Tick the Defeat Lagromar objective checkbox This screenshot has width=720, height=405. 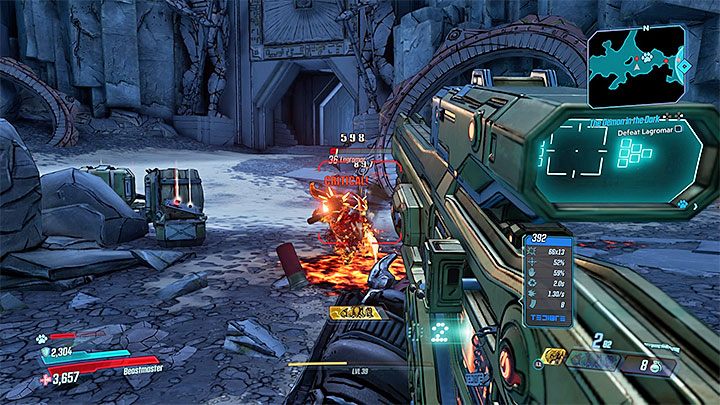[x=679, y=129]
